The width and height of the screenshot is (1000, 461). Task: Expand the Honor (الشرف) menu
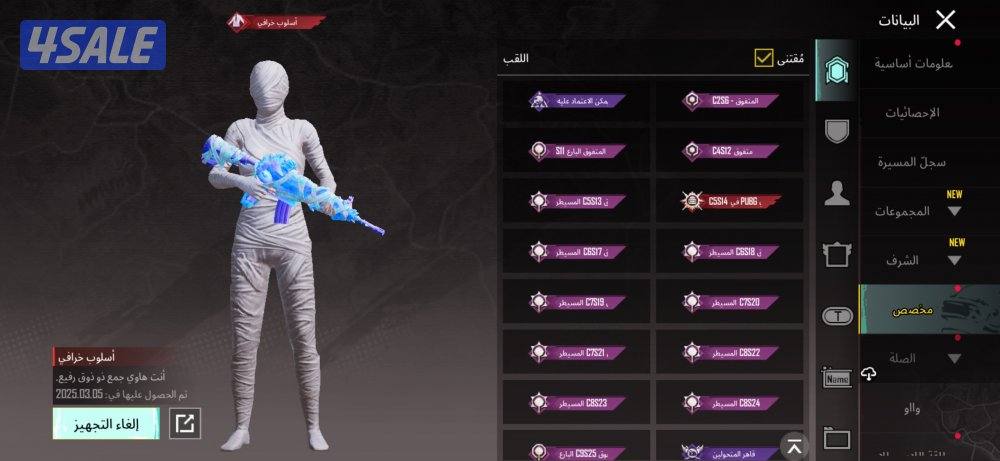pos(922,260)
